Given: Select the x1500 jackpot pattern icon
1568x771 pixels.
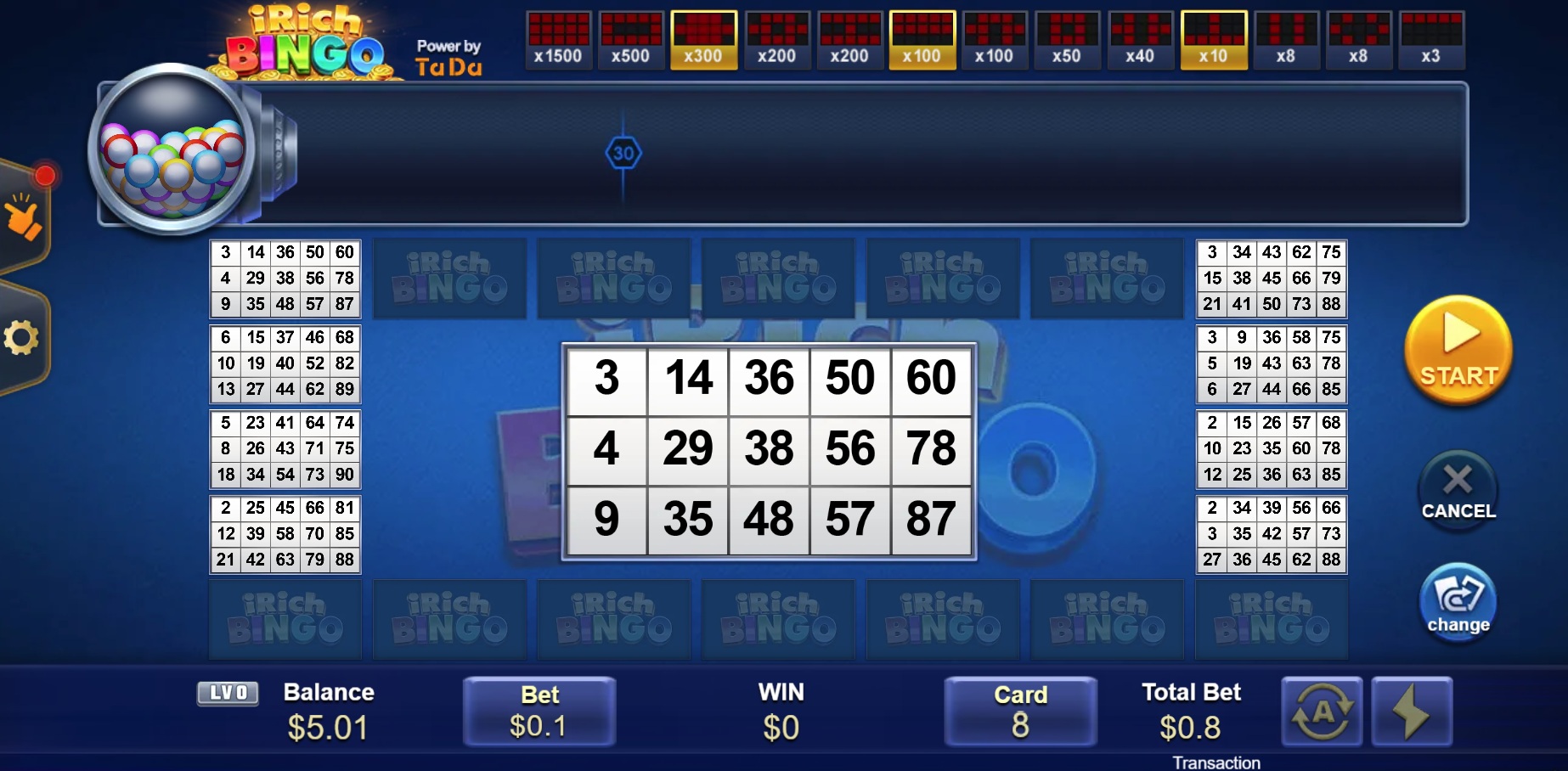Looking at the screenshot, I should 558,39.
